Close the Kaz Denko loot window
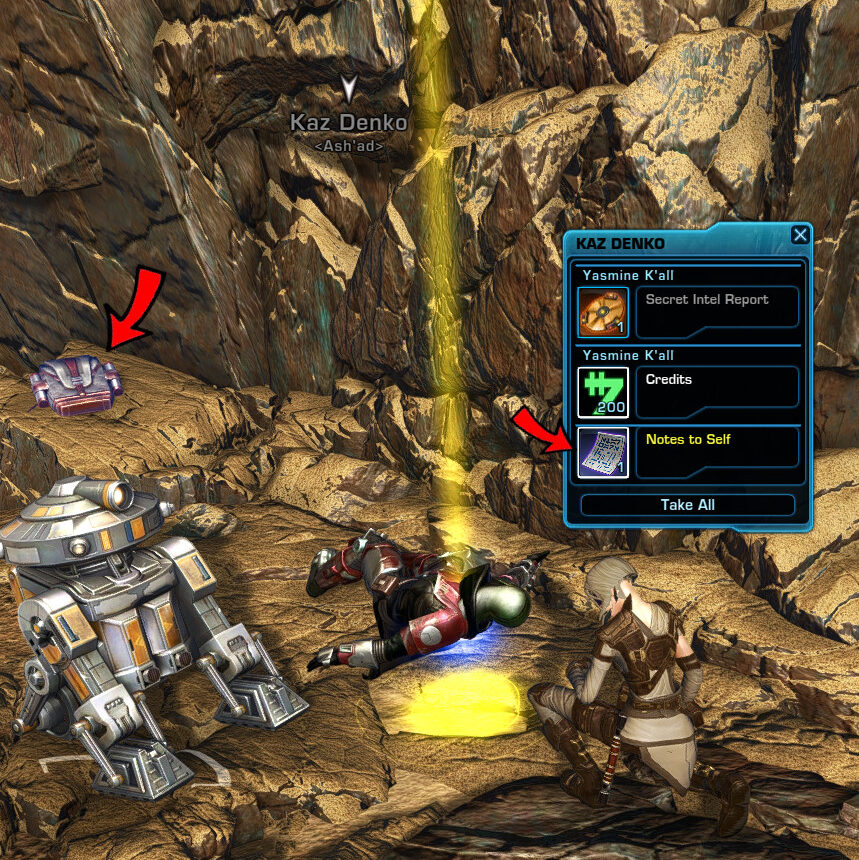 click(x=799, y=235)
